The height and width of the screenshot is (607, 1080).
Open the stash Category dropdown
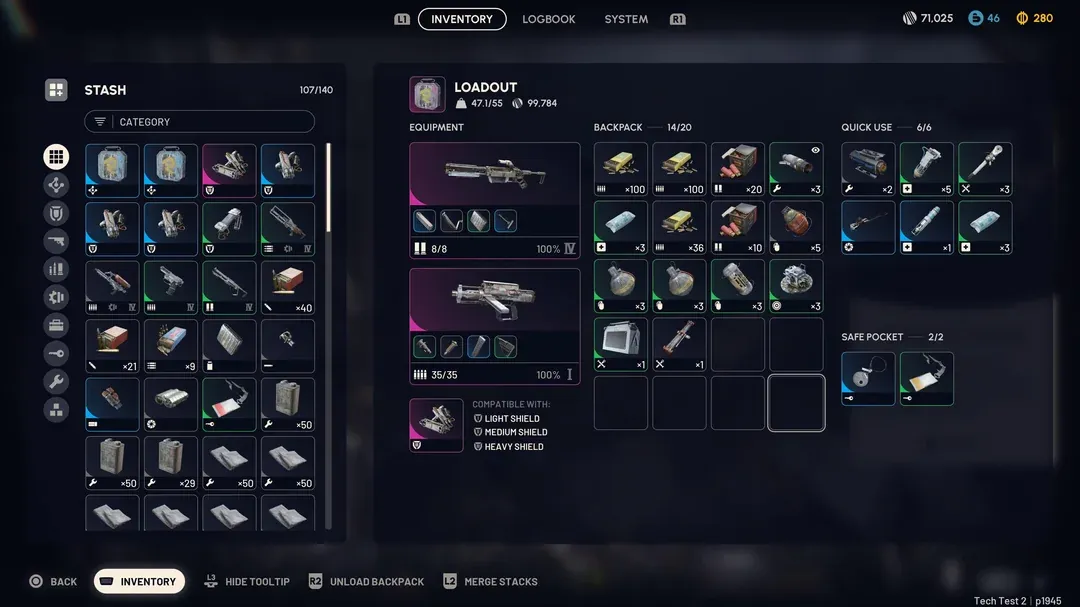(199, 122)
